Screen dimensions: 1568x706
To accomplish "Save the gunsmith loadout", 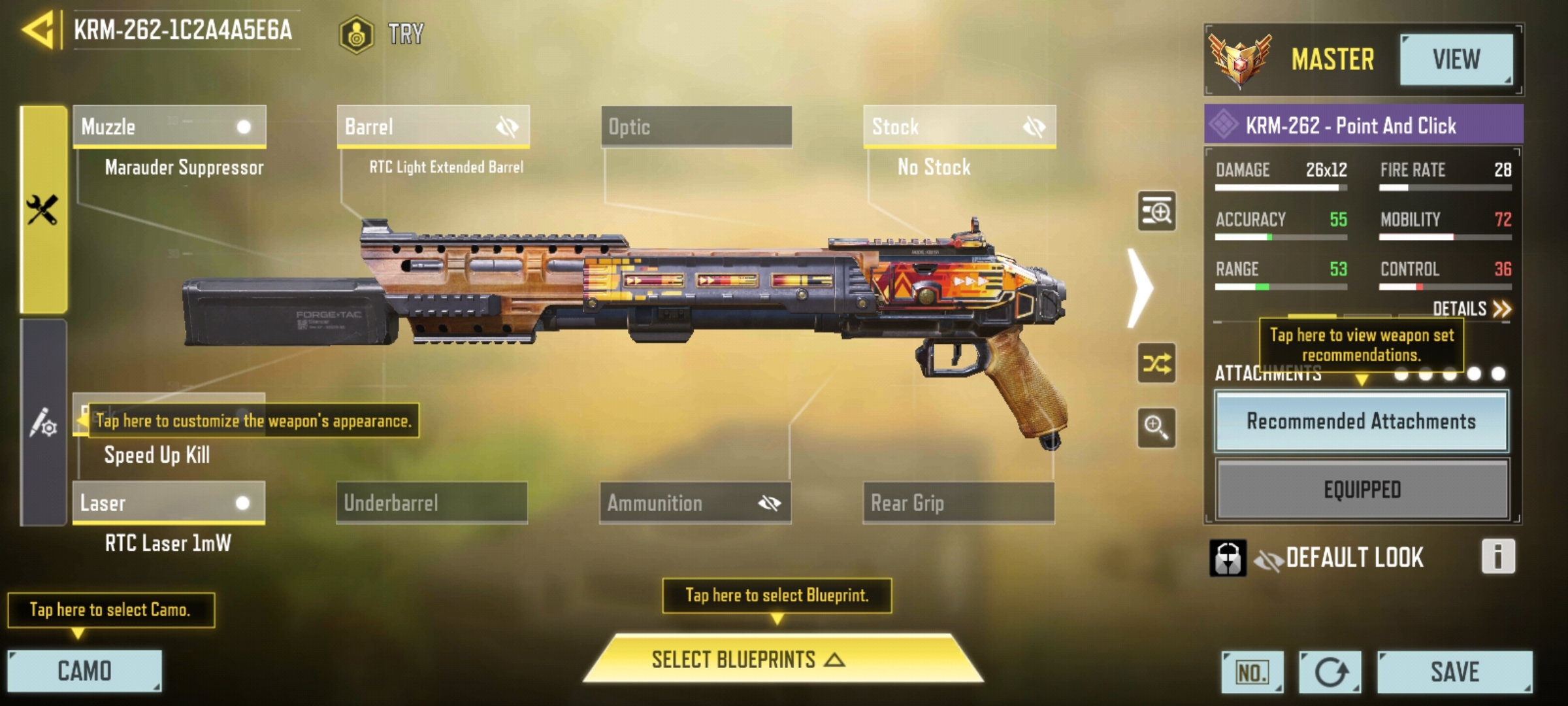I will click(x=1454, y=672).
